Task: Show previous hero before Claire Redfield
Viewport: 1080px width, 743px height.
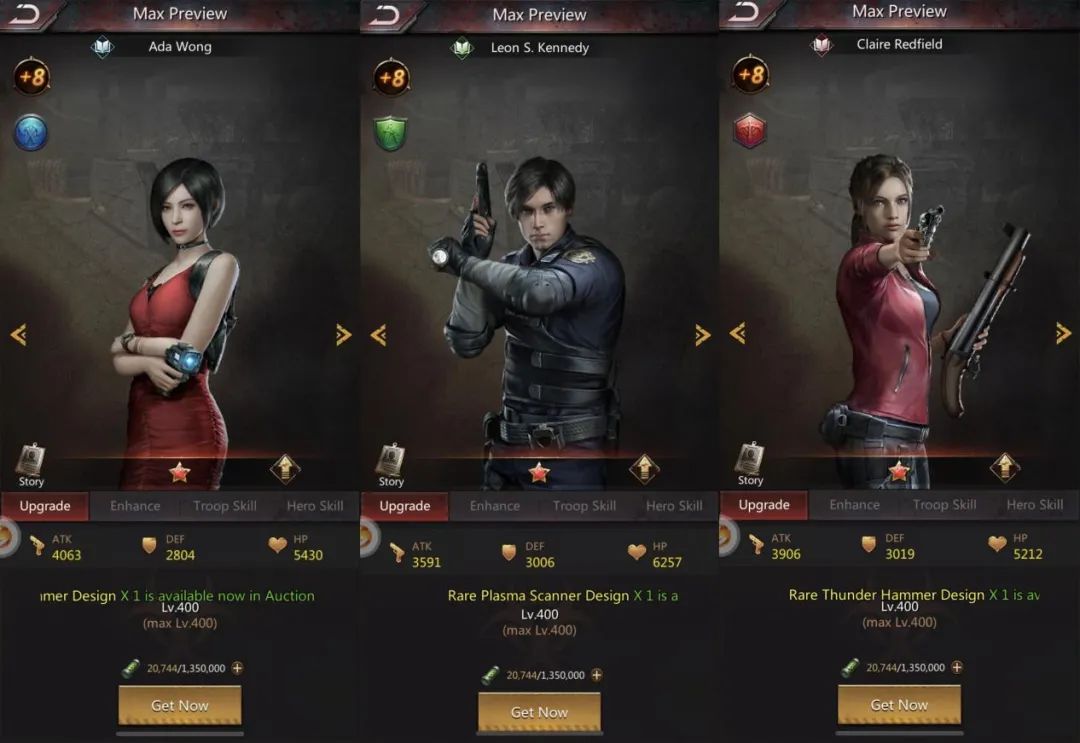Action: (737, 333)
